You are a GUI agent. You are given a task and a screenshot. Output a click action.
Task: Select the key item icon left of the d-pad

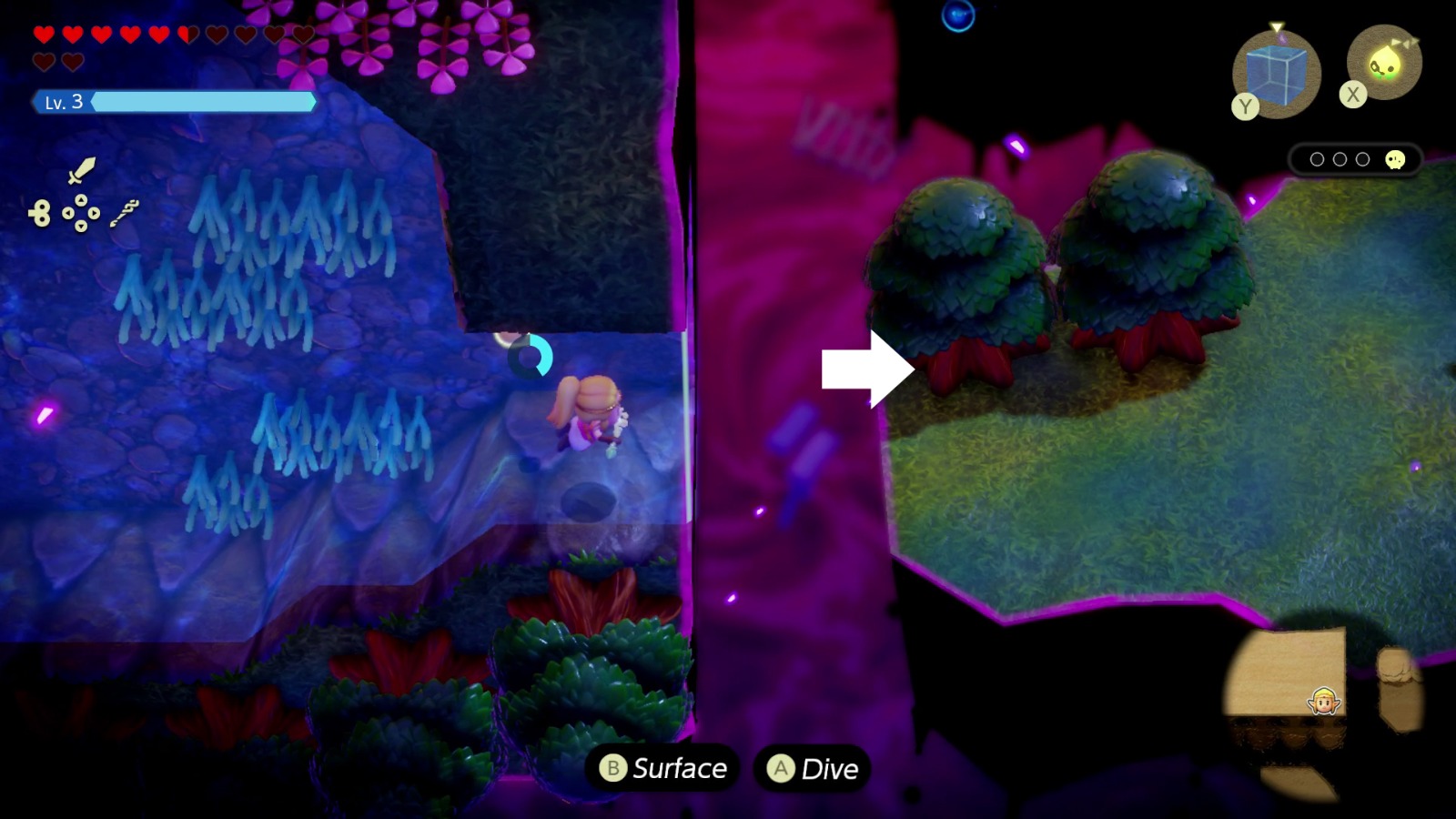point(41,213)
